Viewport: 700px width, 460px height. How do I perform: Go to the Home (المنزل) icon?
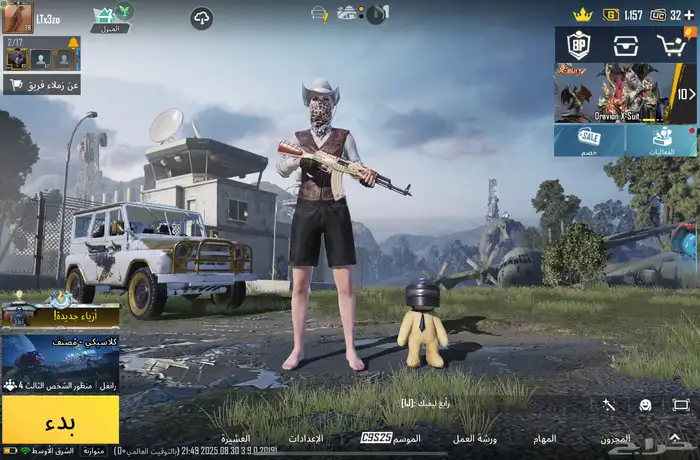click(x=110, y=18)
